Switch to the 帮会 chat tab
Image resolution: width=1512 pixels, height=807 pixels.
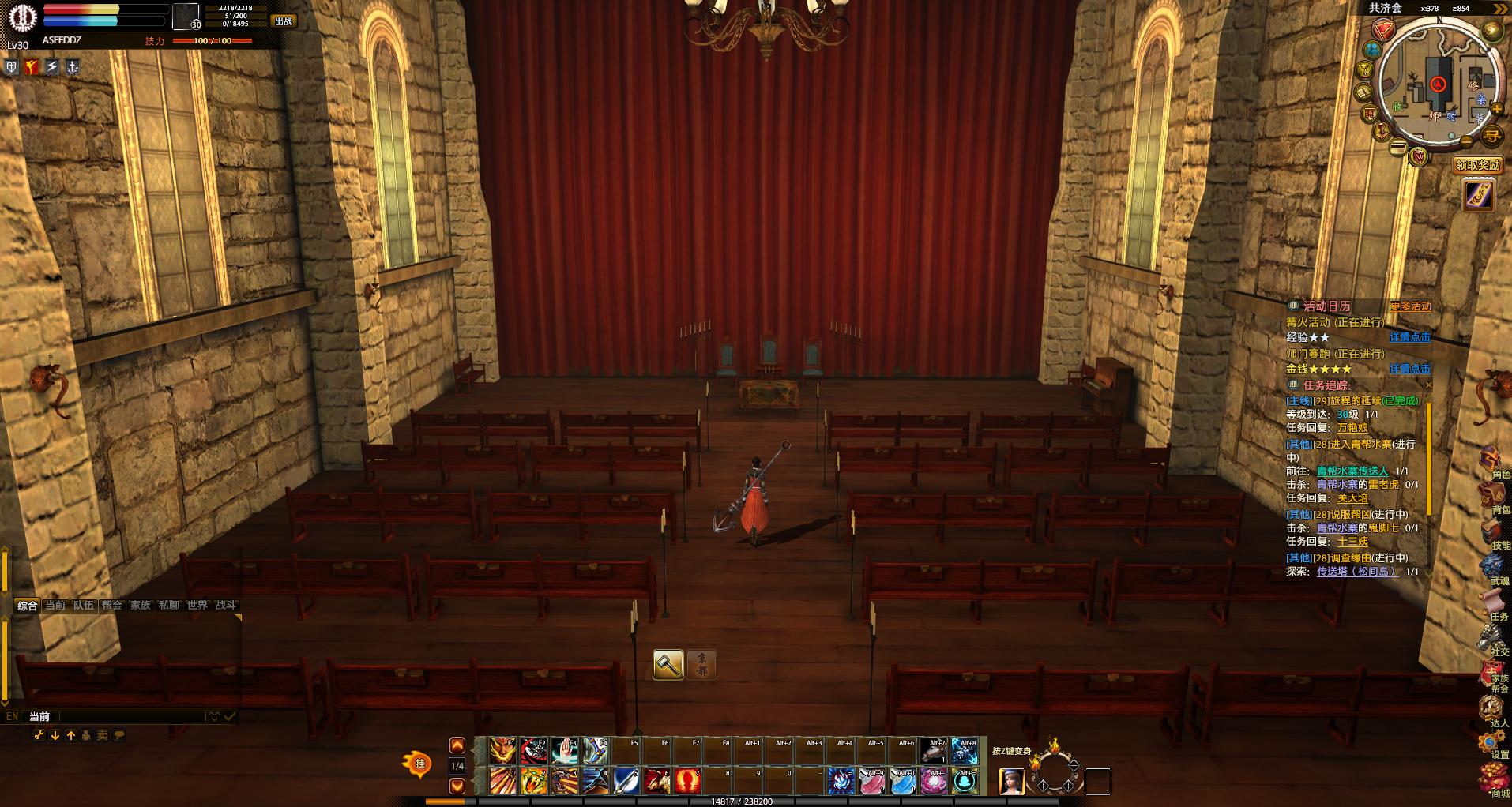coord(112,606)
